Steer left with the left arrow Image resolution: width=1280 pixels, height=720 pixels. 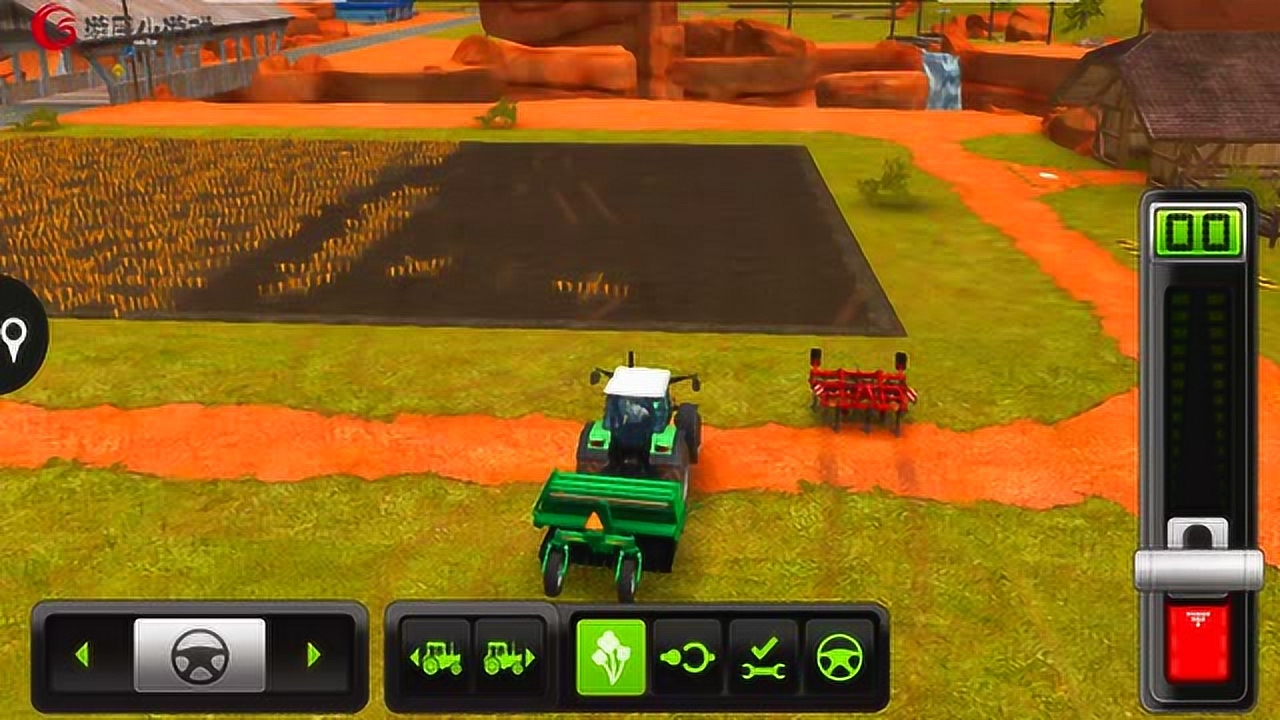pos(82,655)
